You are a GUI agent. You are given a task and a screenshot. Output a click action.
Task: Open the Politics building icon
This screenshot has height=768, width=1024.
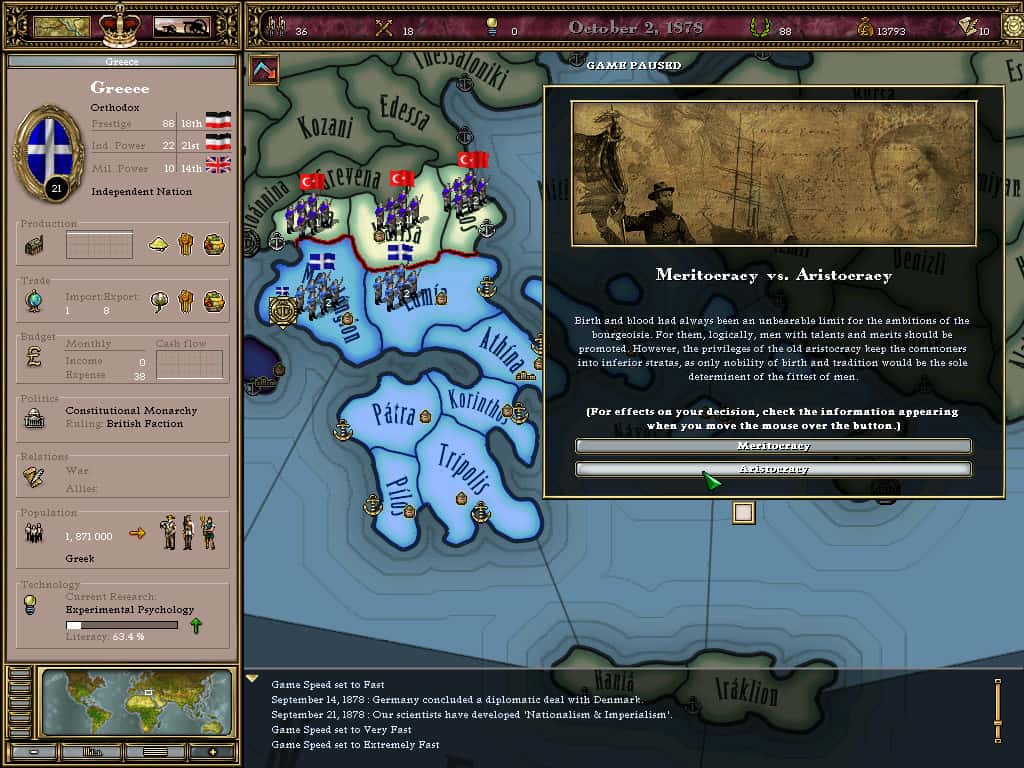coord(34,419)
